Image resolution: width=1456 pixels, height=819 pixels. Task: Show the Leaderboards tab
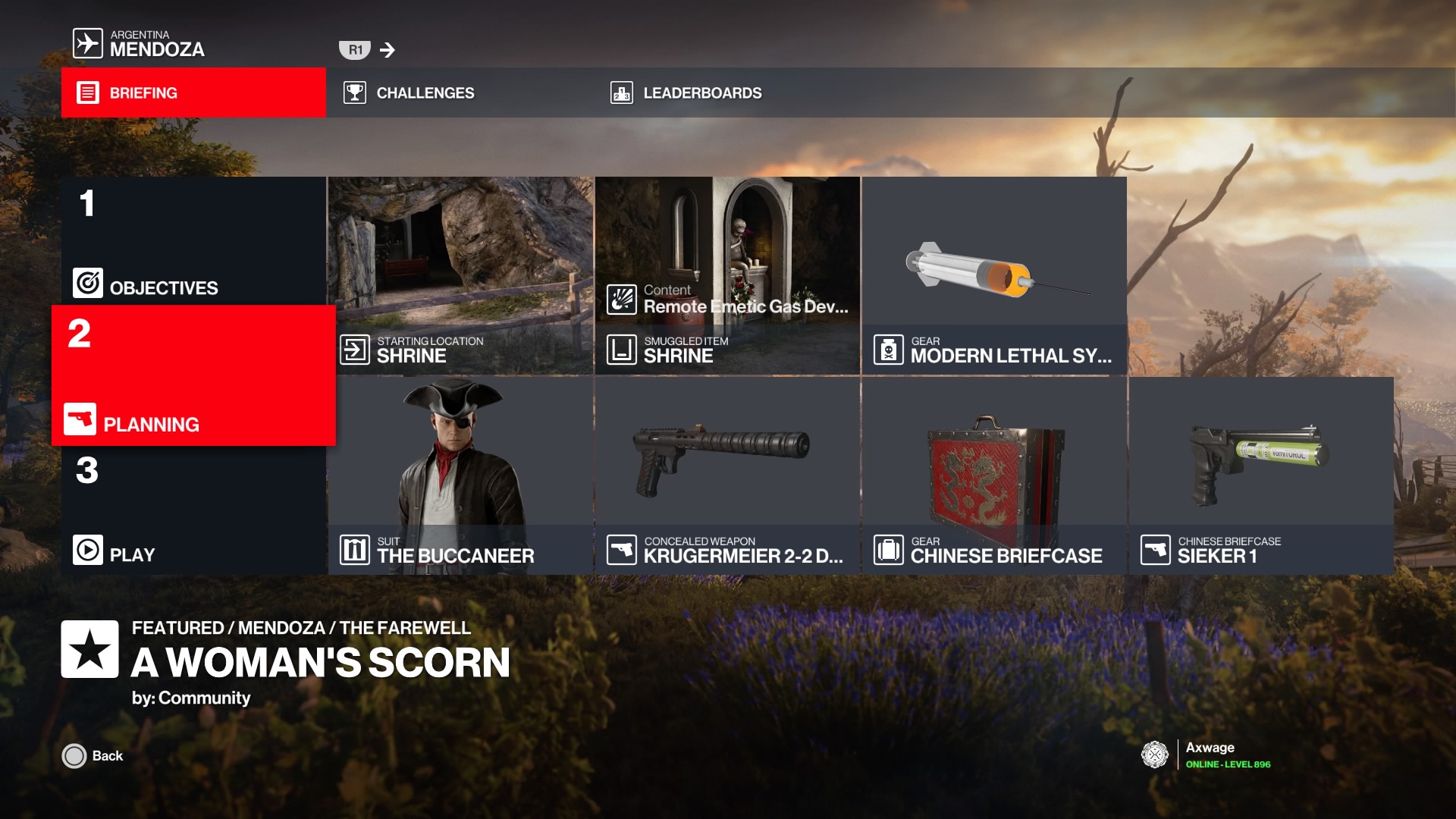726,93
